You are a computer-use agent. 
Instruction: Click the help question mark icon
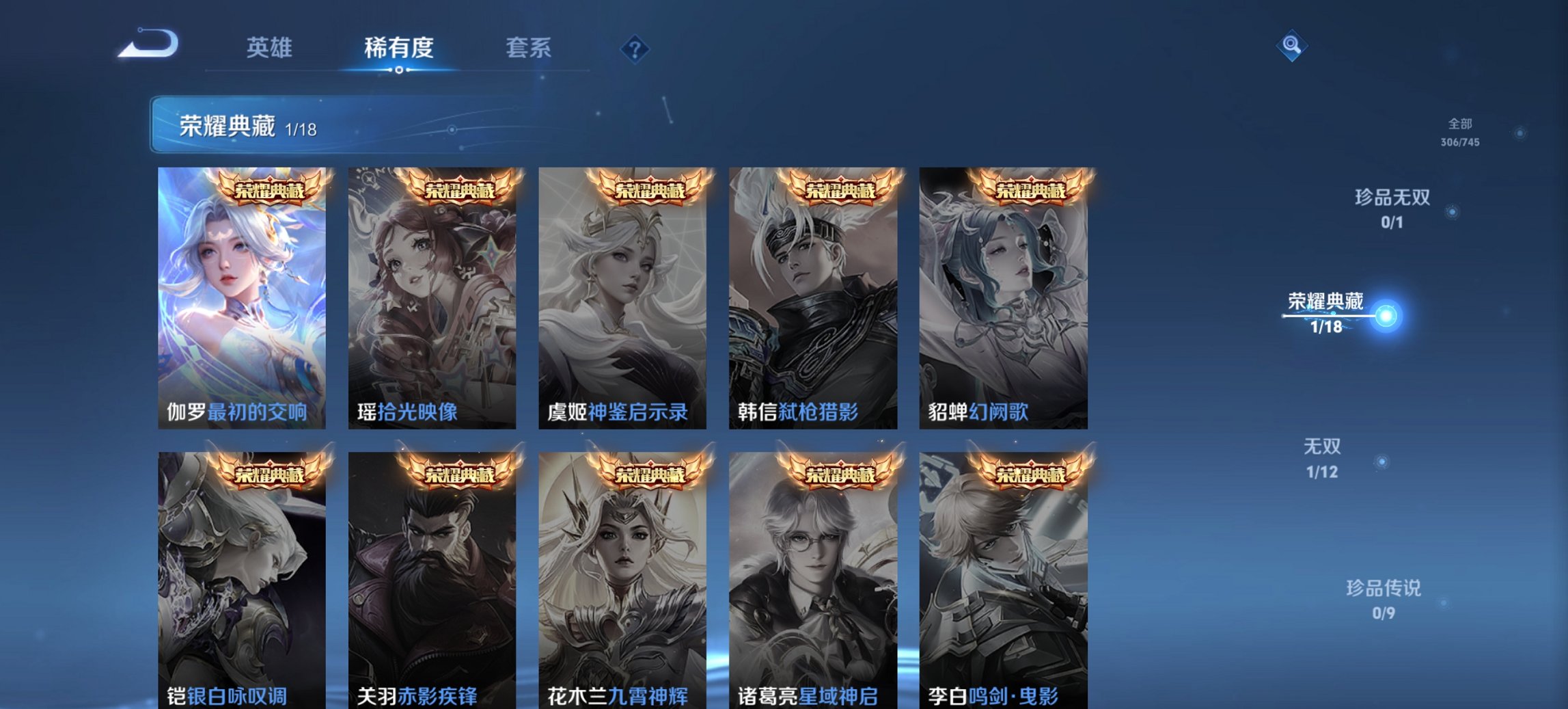click(634, 48)
